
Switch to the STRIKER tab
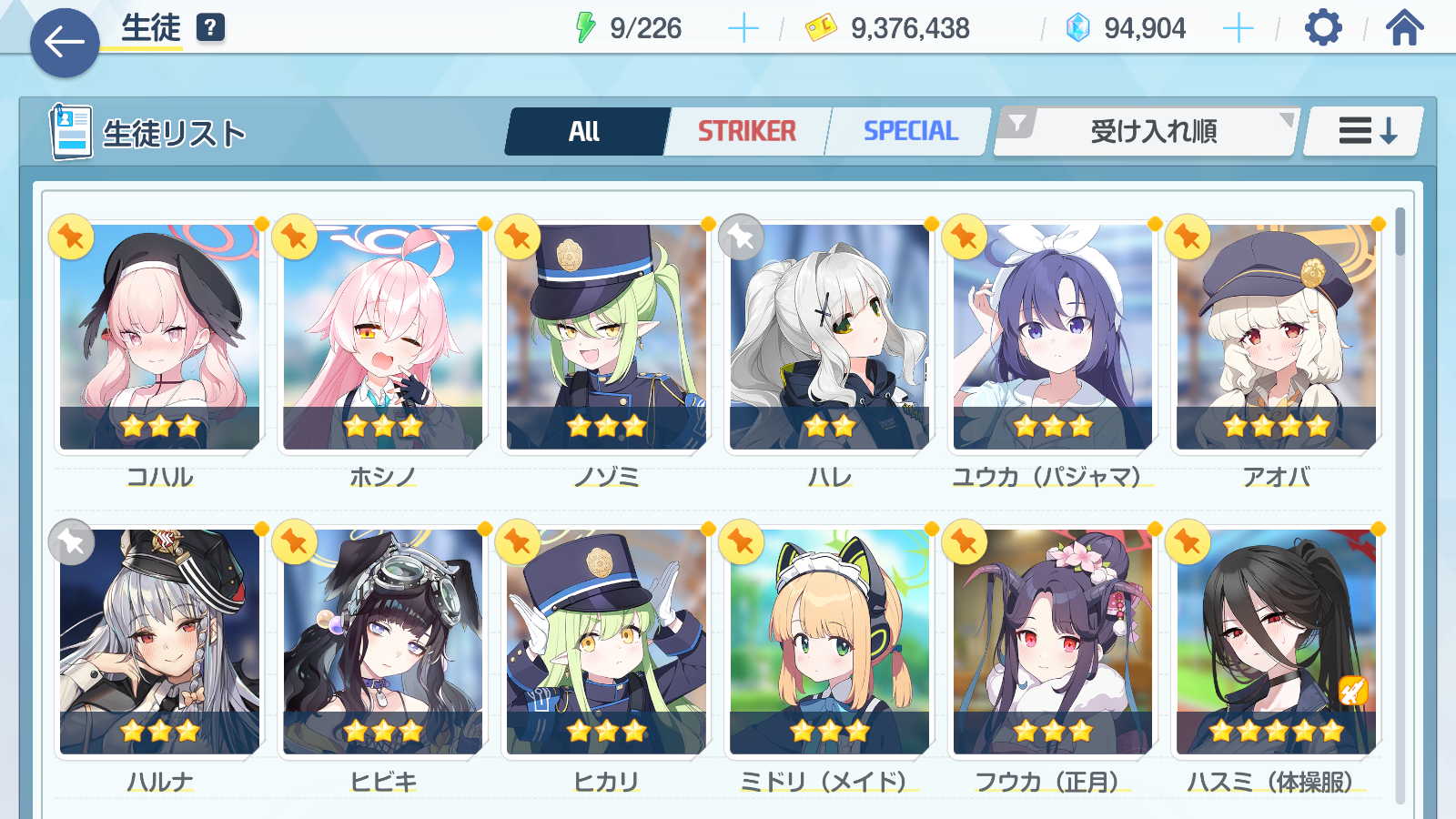click(x=746, y=132)
